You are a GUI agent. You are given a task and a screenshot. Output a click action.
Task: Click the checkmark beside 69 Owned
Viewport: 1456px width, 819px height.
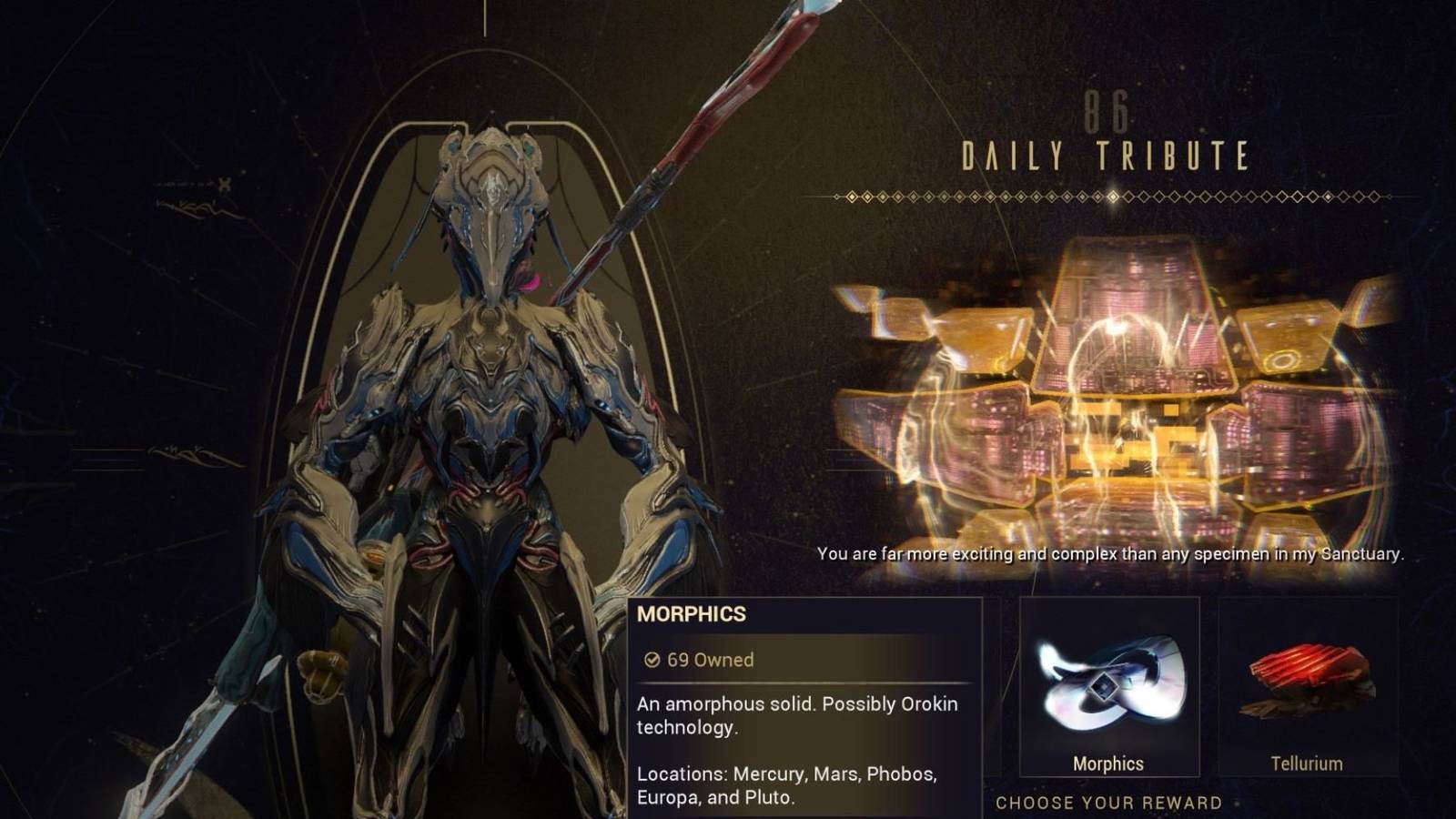652,661
